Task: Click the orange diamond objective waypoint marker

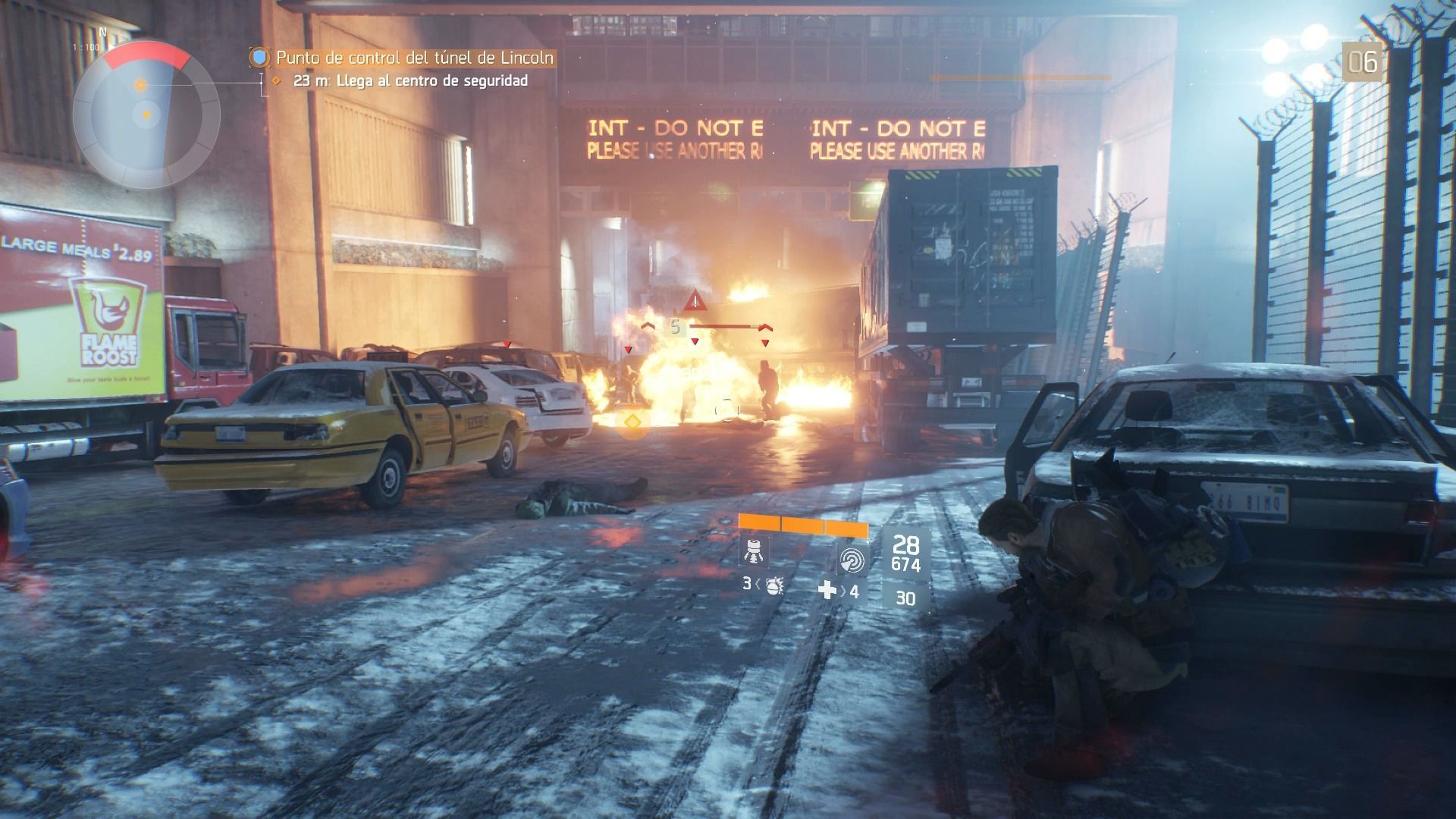Action: click(x=632, y=421)
